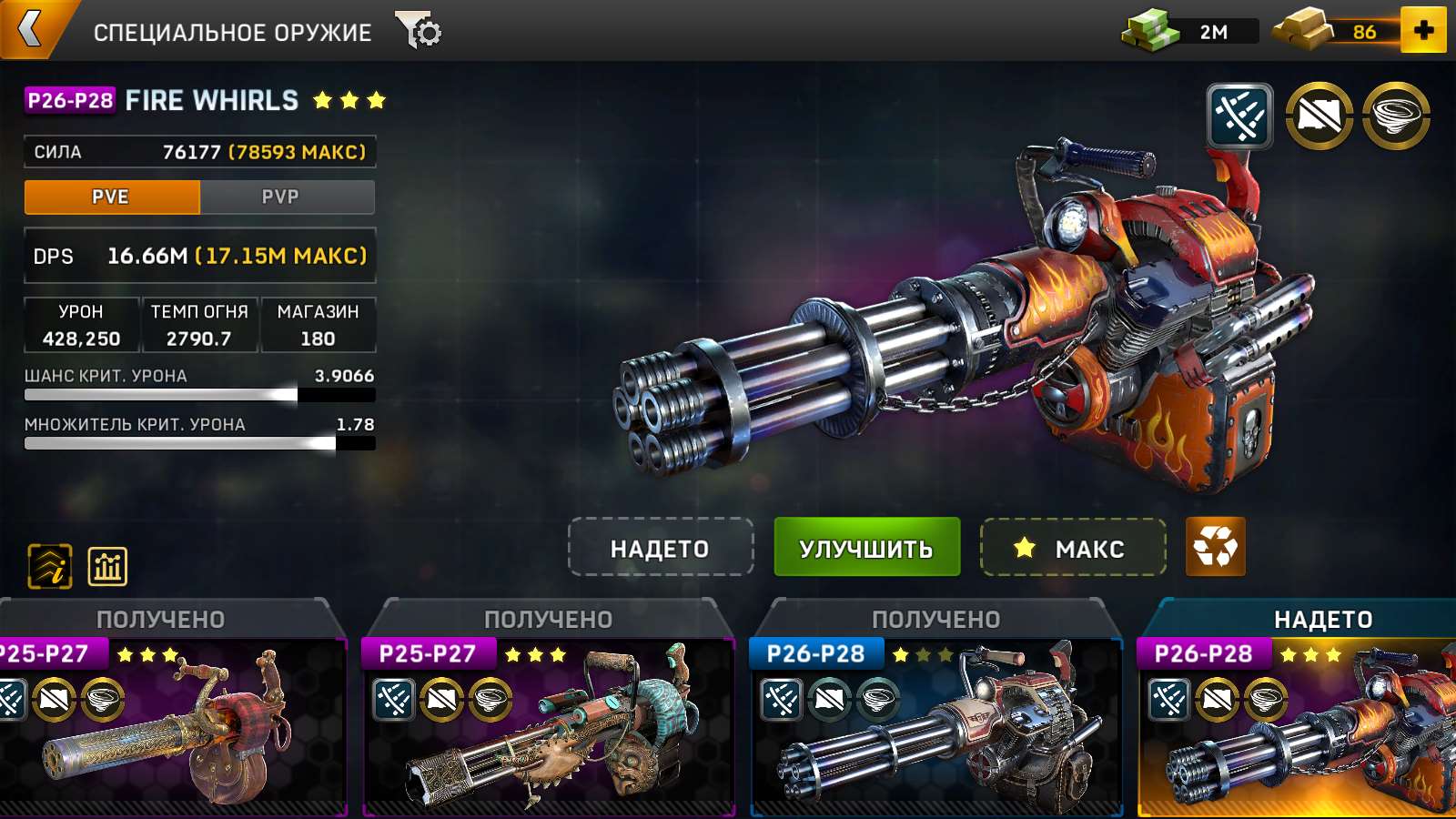Select the large tornado perk icon
The width and height of the screenshot is (1456, 819).
coord(1396,116)
